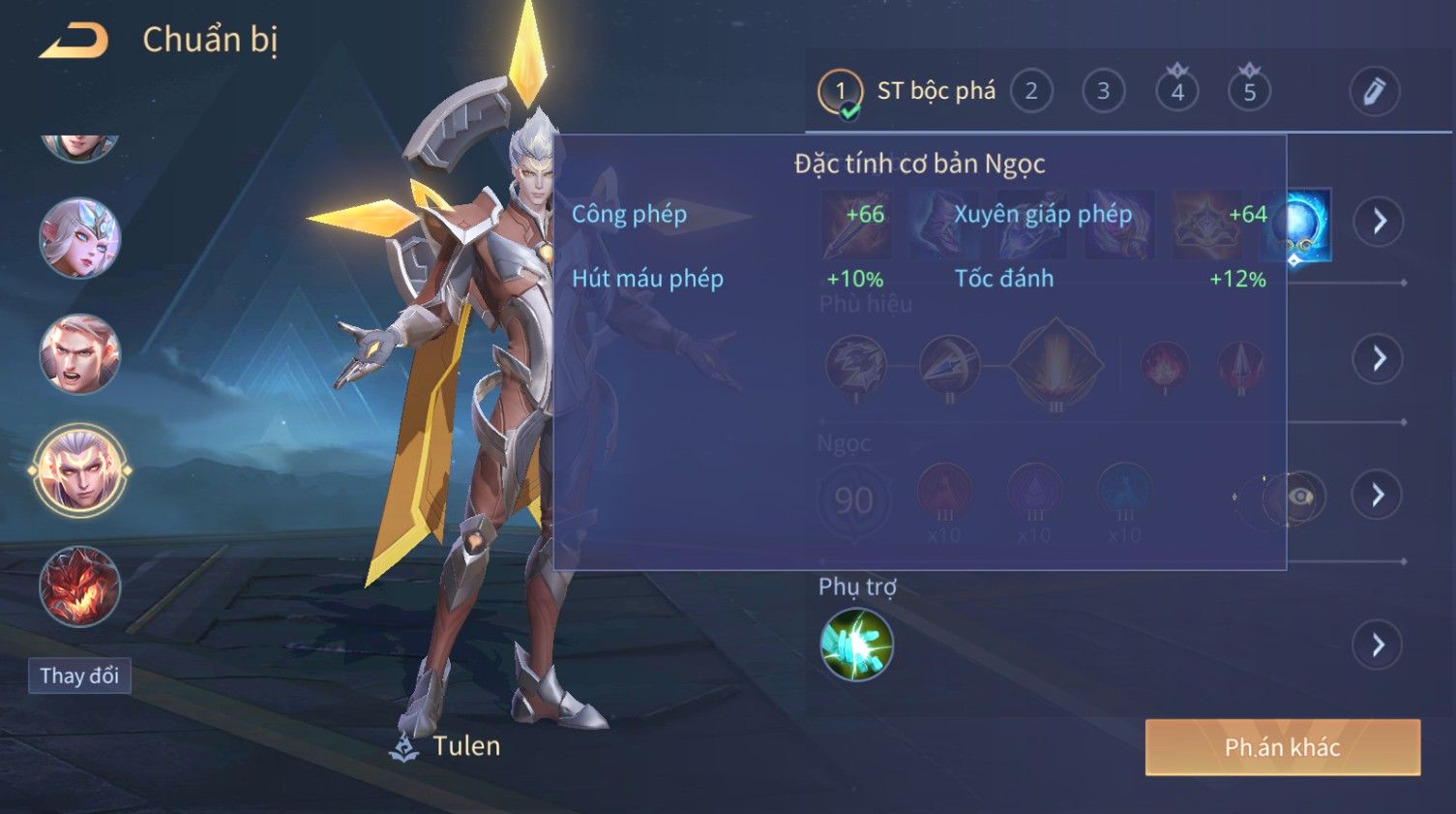Image resolution: width=1456 pixels, height=814 pixels.
Task: Click the Ph.án khác button
Action: click(1282, 747)
